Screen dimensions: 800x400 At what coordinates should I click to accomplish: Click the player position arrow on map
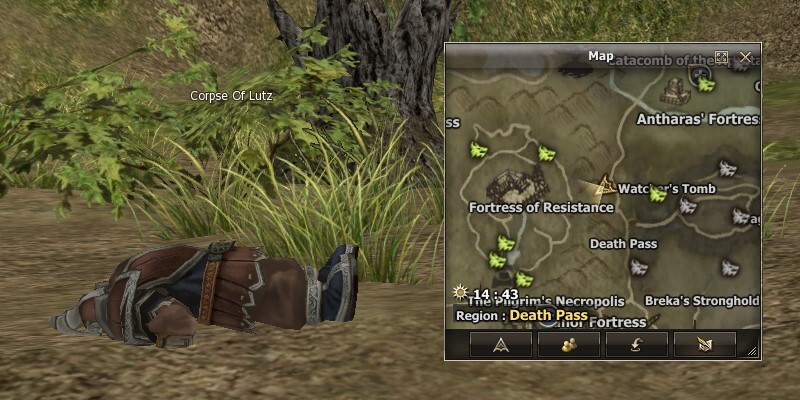pos(603,185)
